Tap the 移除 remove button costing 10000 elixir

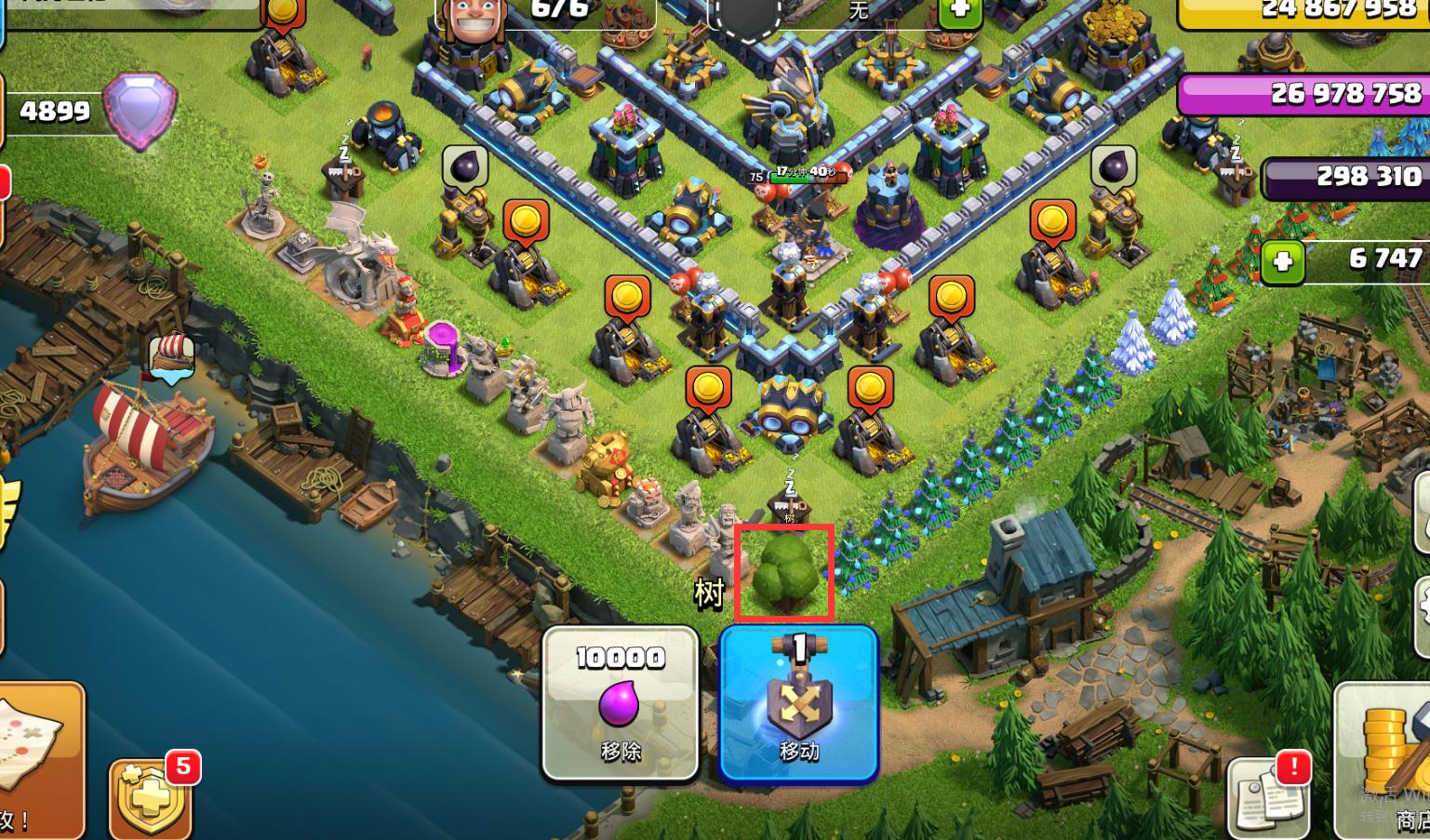(x=621, y=702)
